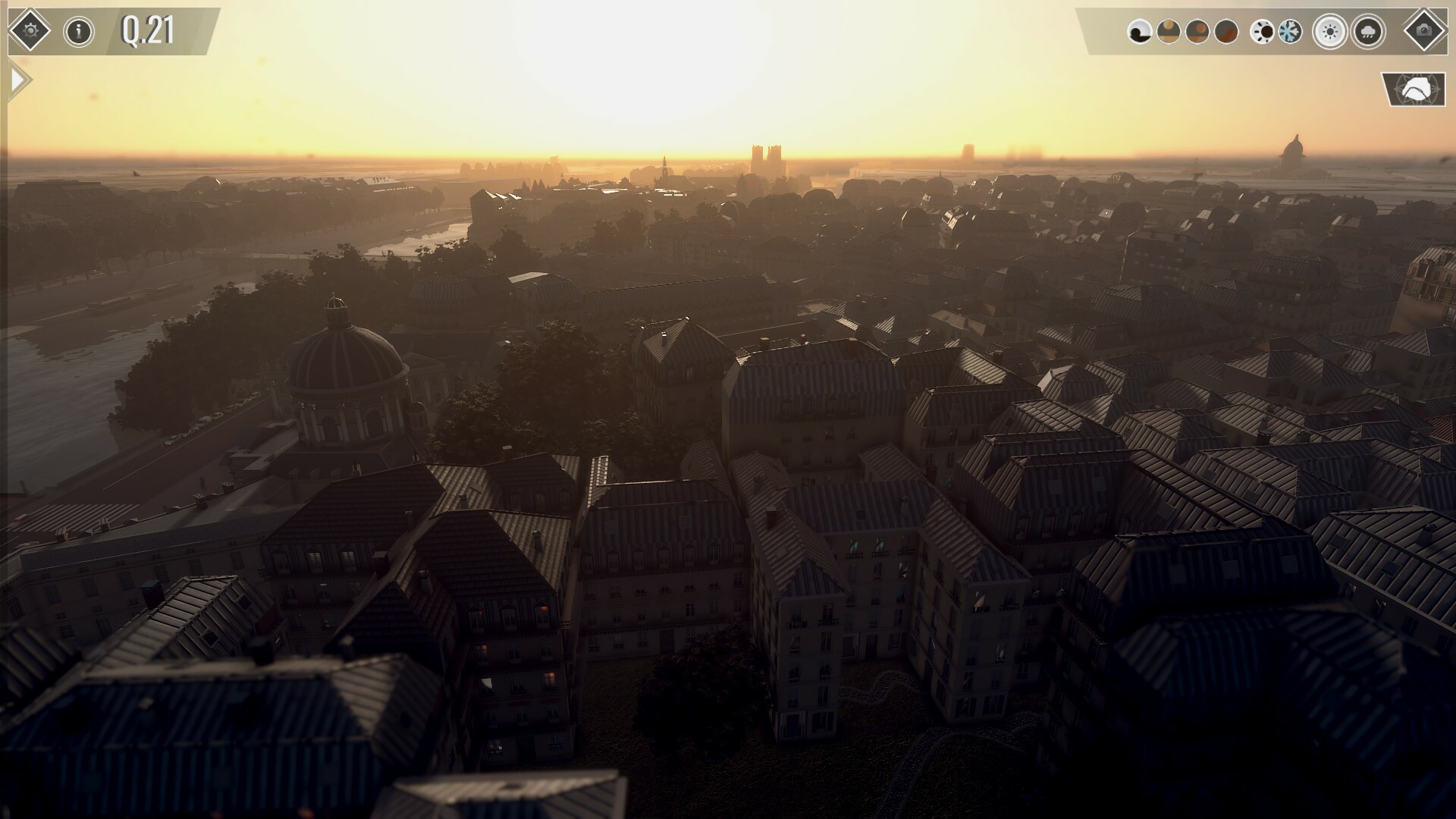This screenshot has width=1456, height=819.
Task: Select the night time-of-day preset
Action: tap(1139, 32)
